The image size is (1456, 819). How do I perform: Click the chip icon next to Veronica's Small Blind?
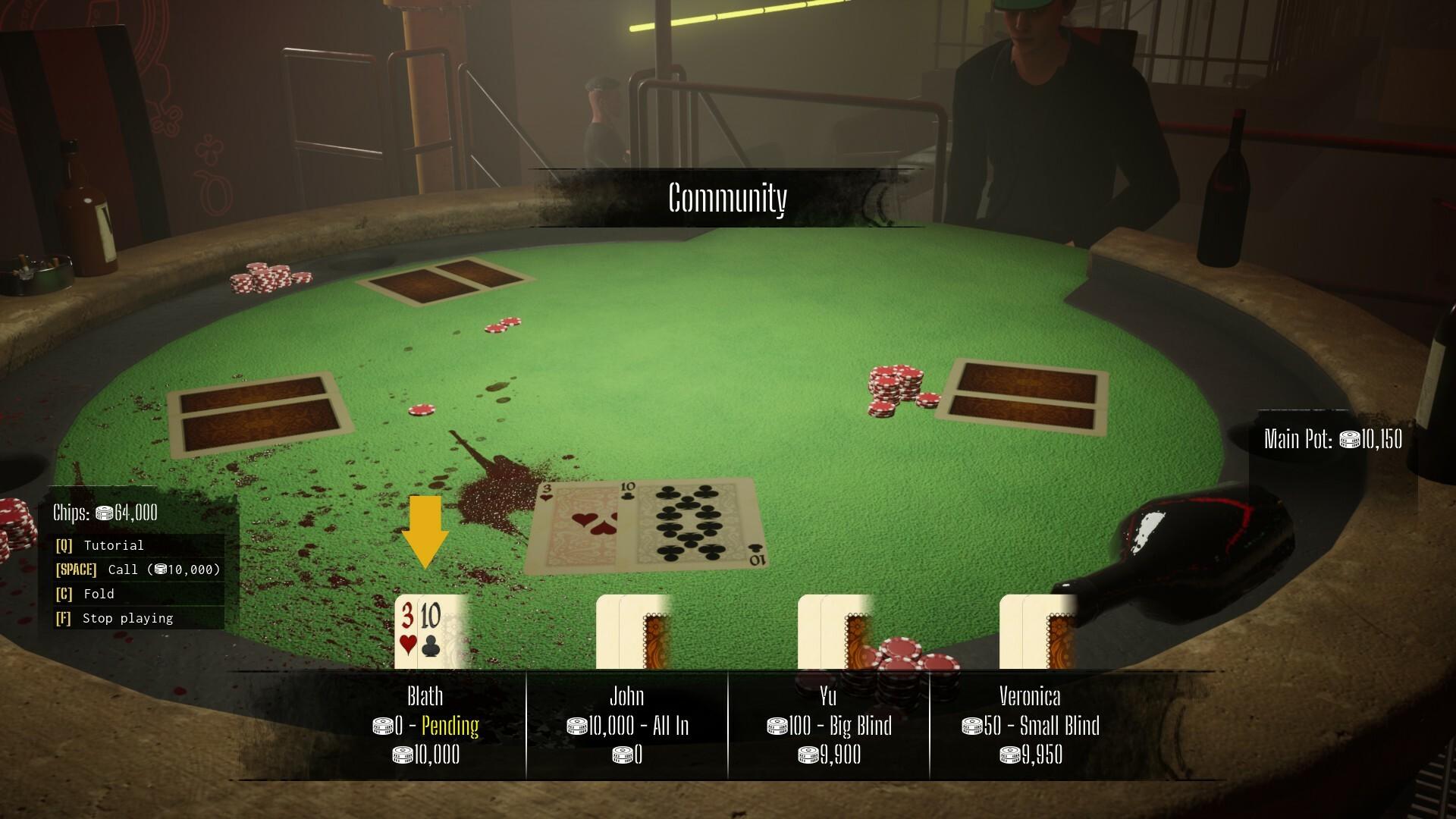pyautogui.click(x=974, y=725)
